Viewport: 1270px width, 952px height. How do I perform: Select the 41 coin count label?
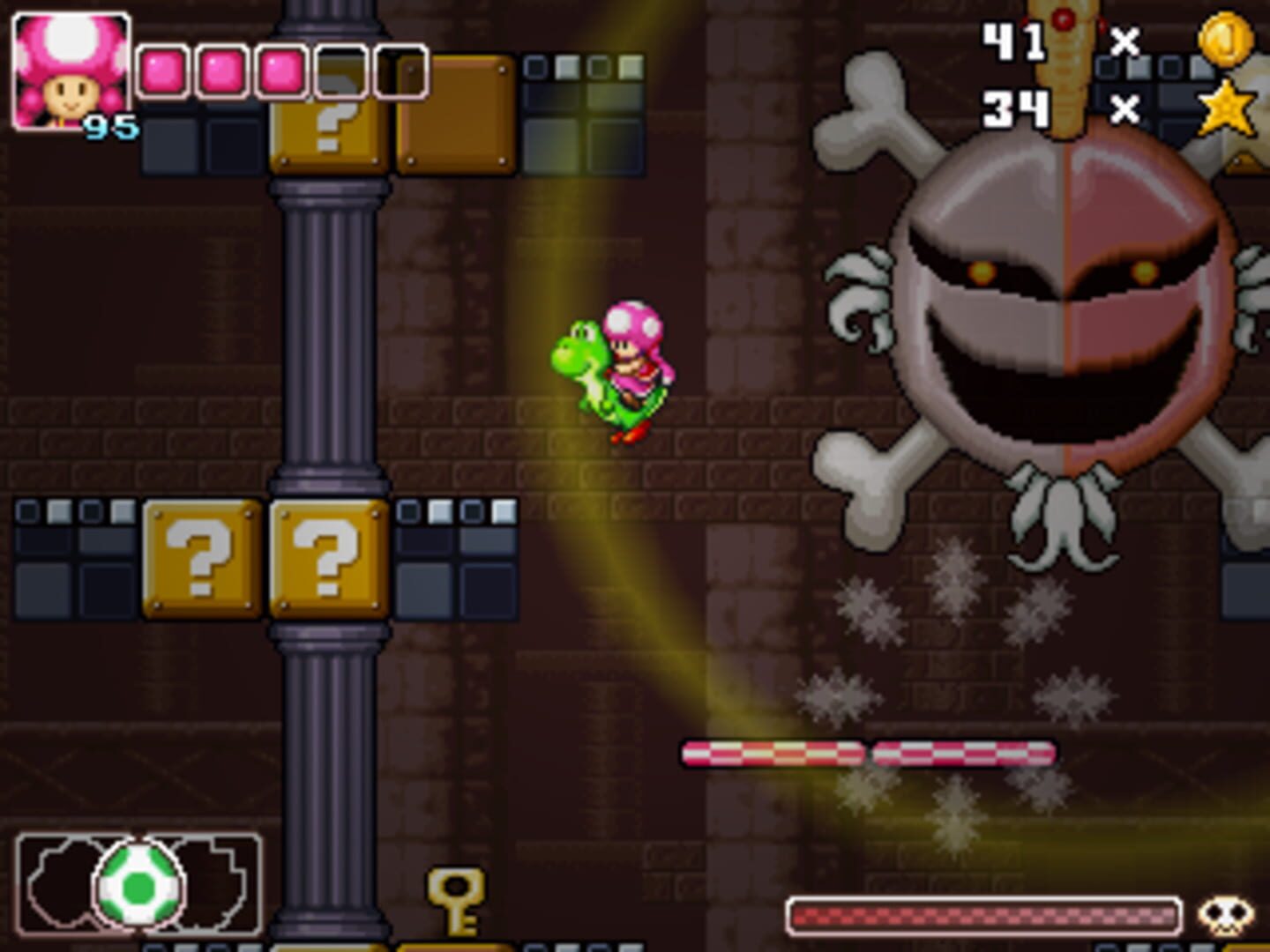pos(1014,42)
